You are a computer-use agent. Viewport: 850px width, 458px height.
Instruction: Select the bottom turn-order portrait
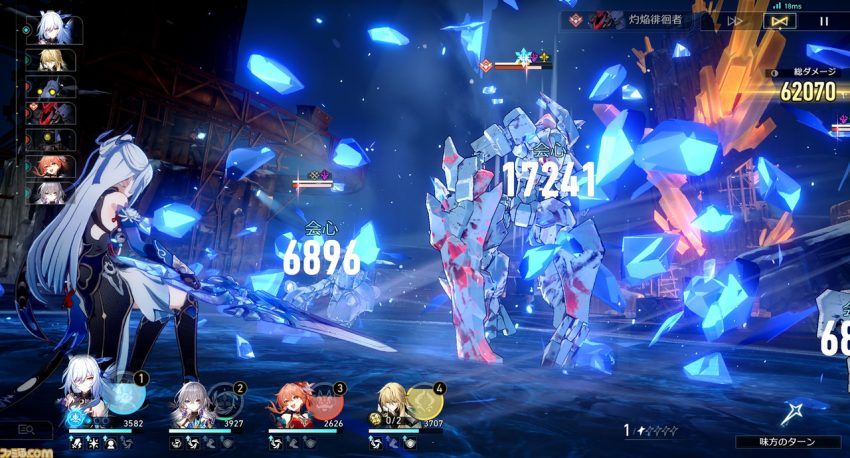pyautogui.click(x=51, y=192)
